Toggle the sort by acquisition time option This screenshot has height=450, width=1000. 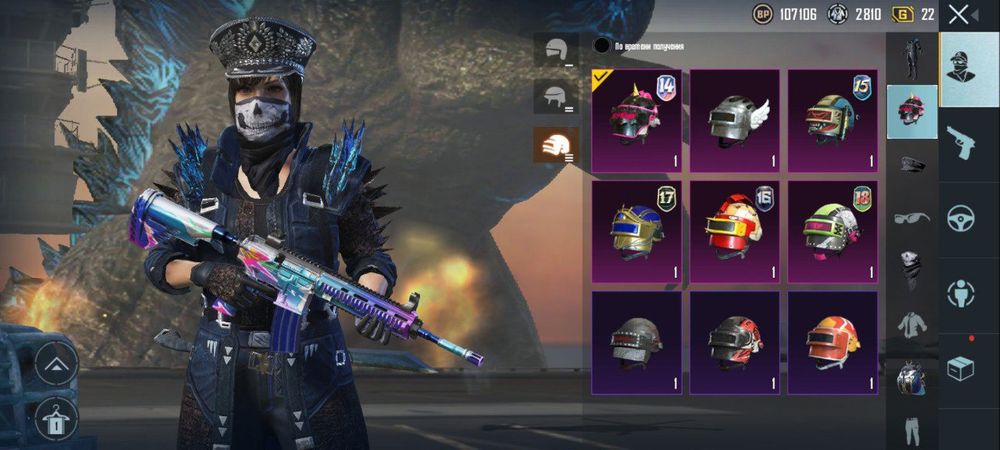(x=602, y=45)
